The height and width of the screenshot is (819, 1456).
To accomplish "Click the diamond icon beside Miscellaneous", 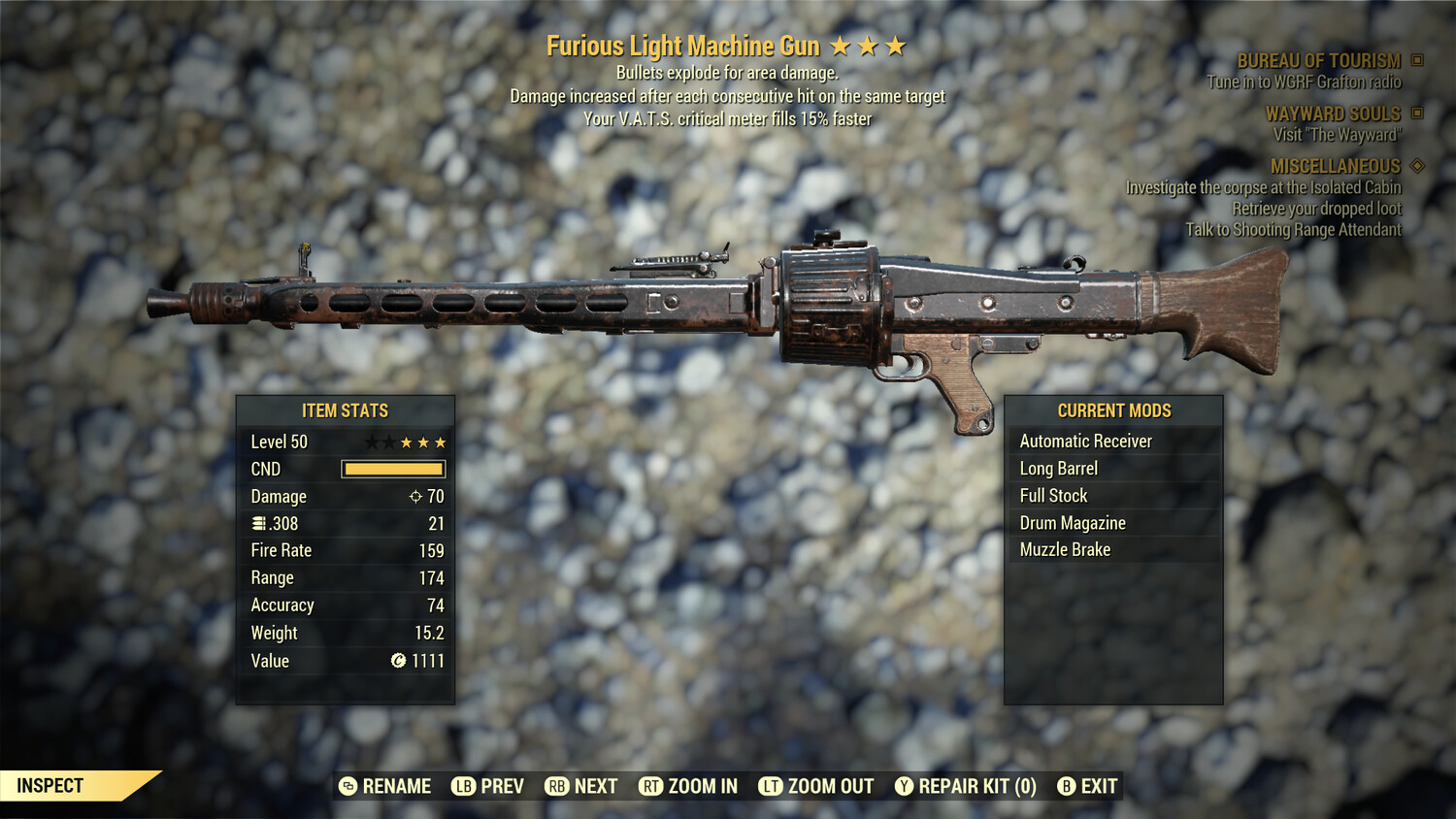I will point(1416,166).
